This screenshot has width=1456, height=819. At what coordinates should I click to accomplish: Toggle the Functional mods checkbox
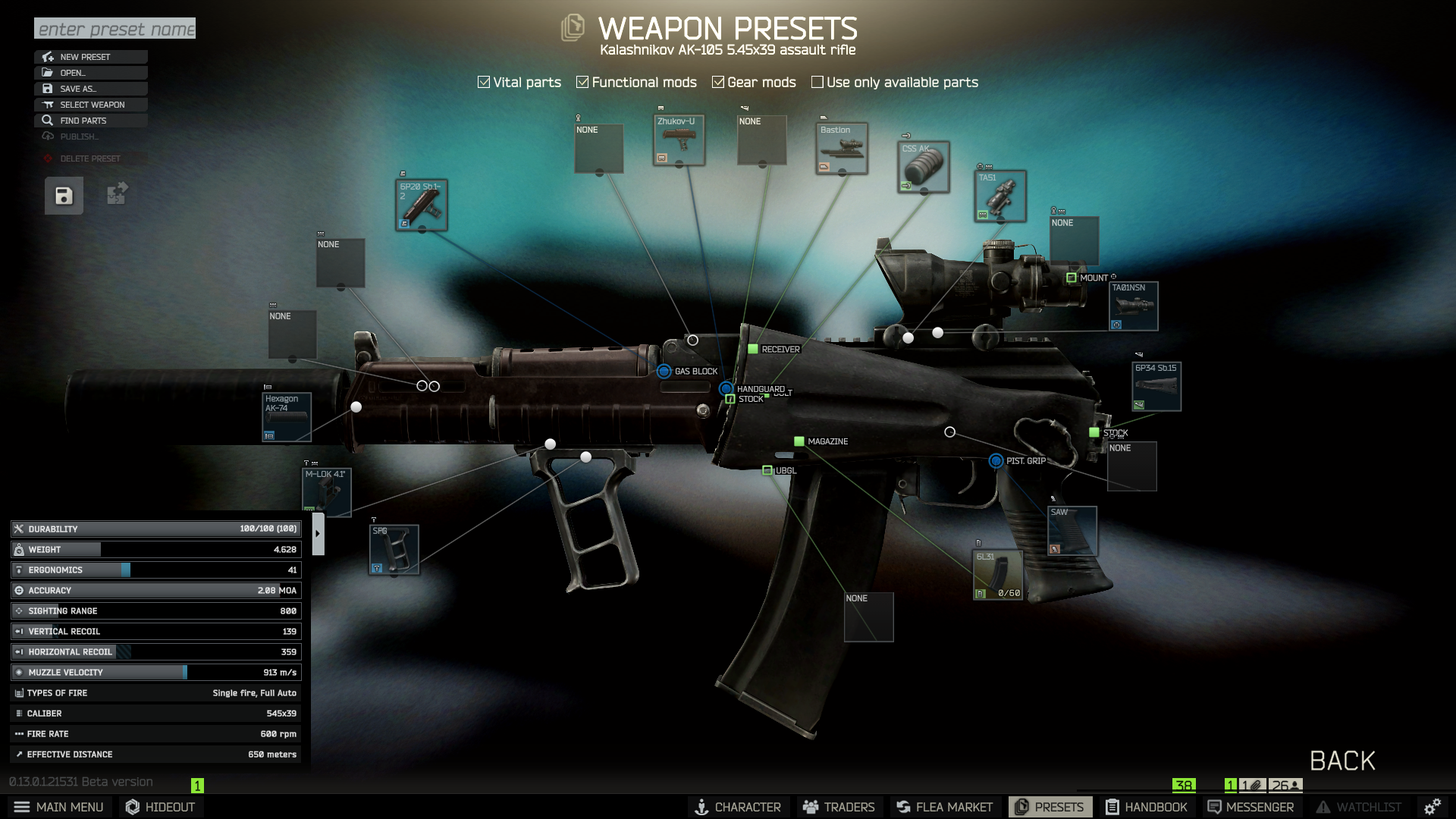pos(582,81)
